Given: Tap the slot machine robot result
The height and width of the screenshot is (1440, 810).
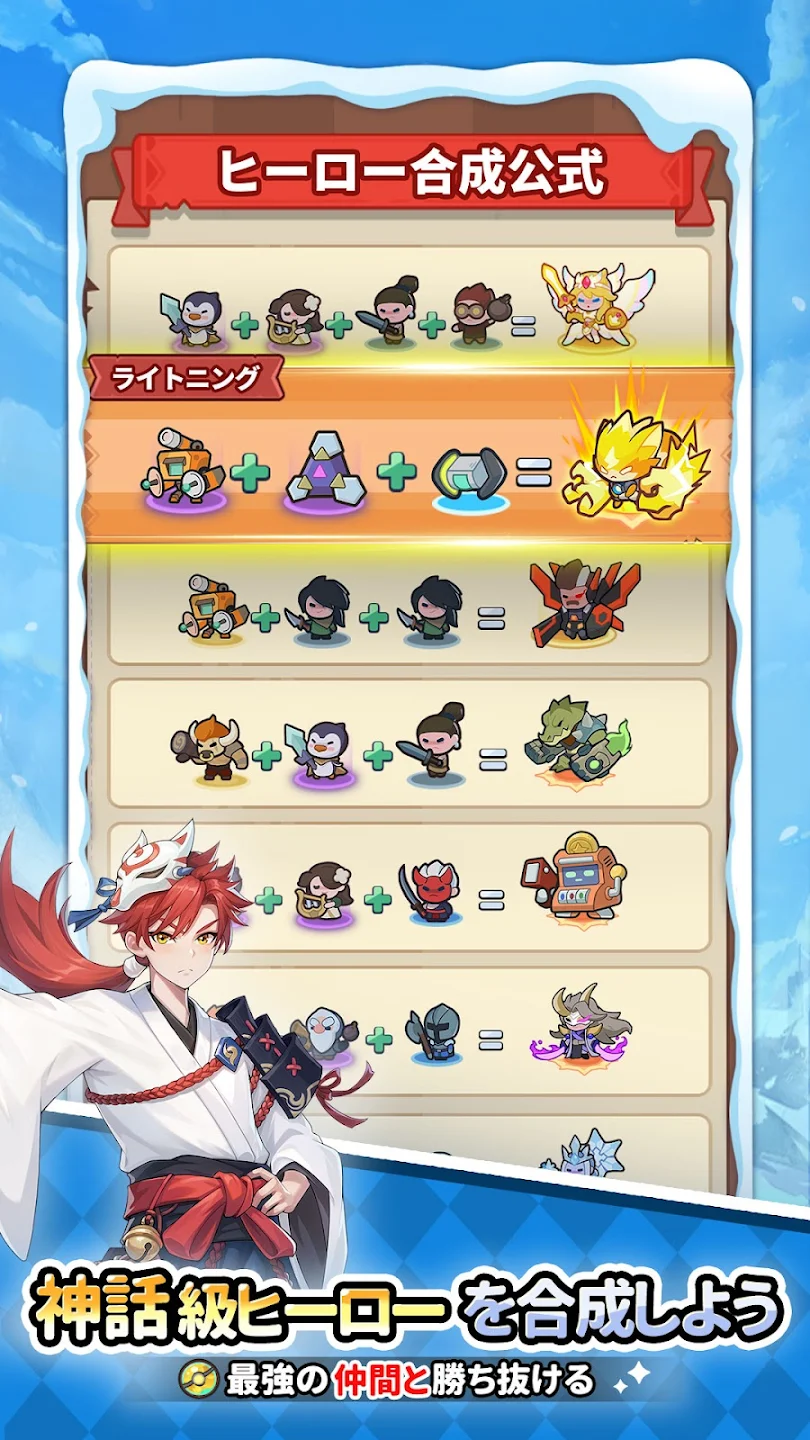Looking at the screenshot, I should pyautogui.click(x=572, y=876).
